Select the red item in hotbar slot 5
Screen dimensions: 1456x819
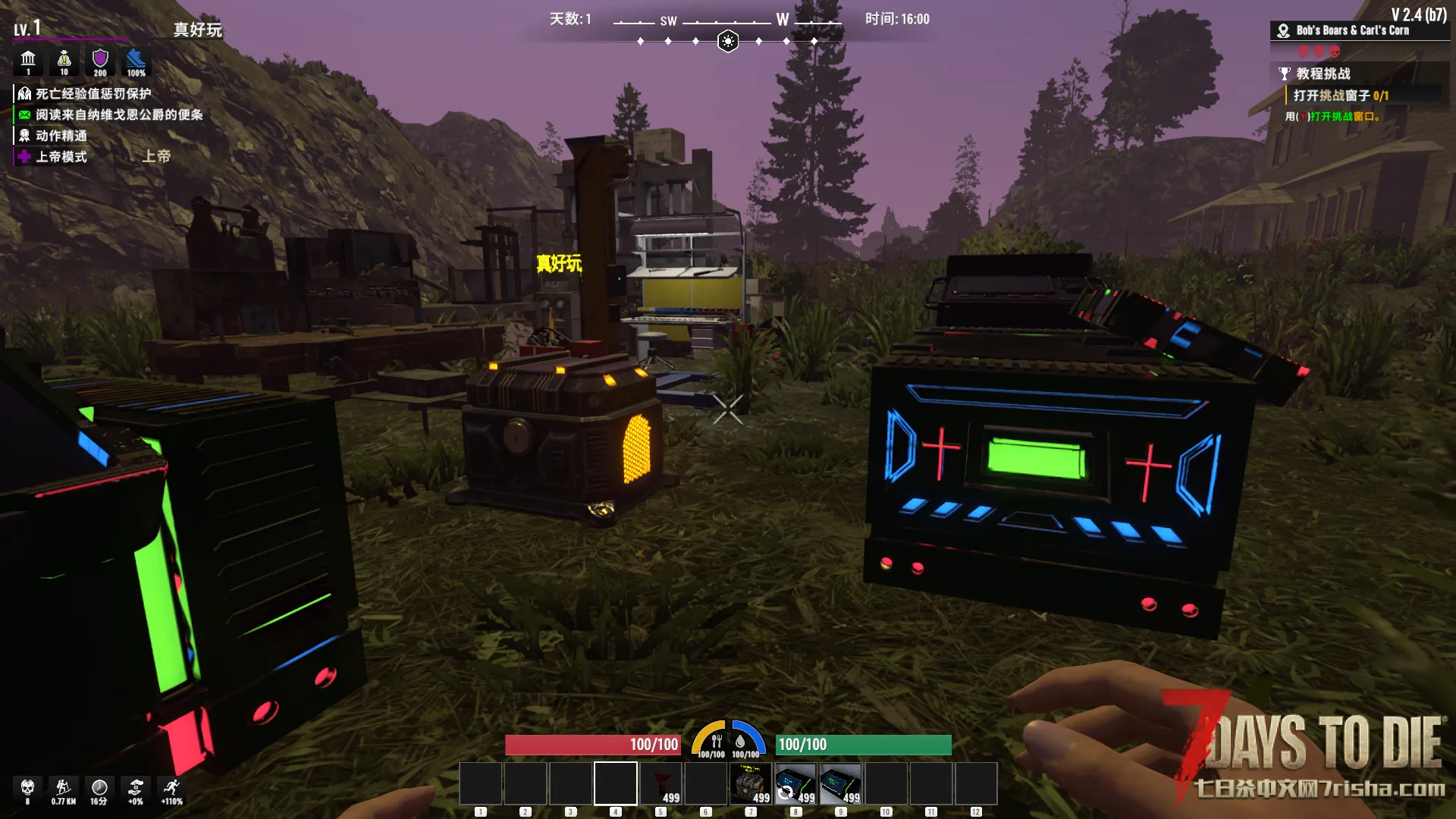coord(661,783)
